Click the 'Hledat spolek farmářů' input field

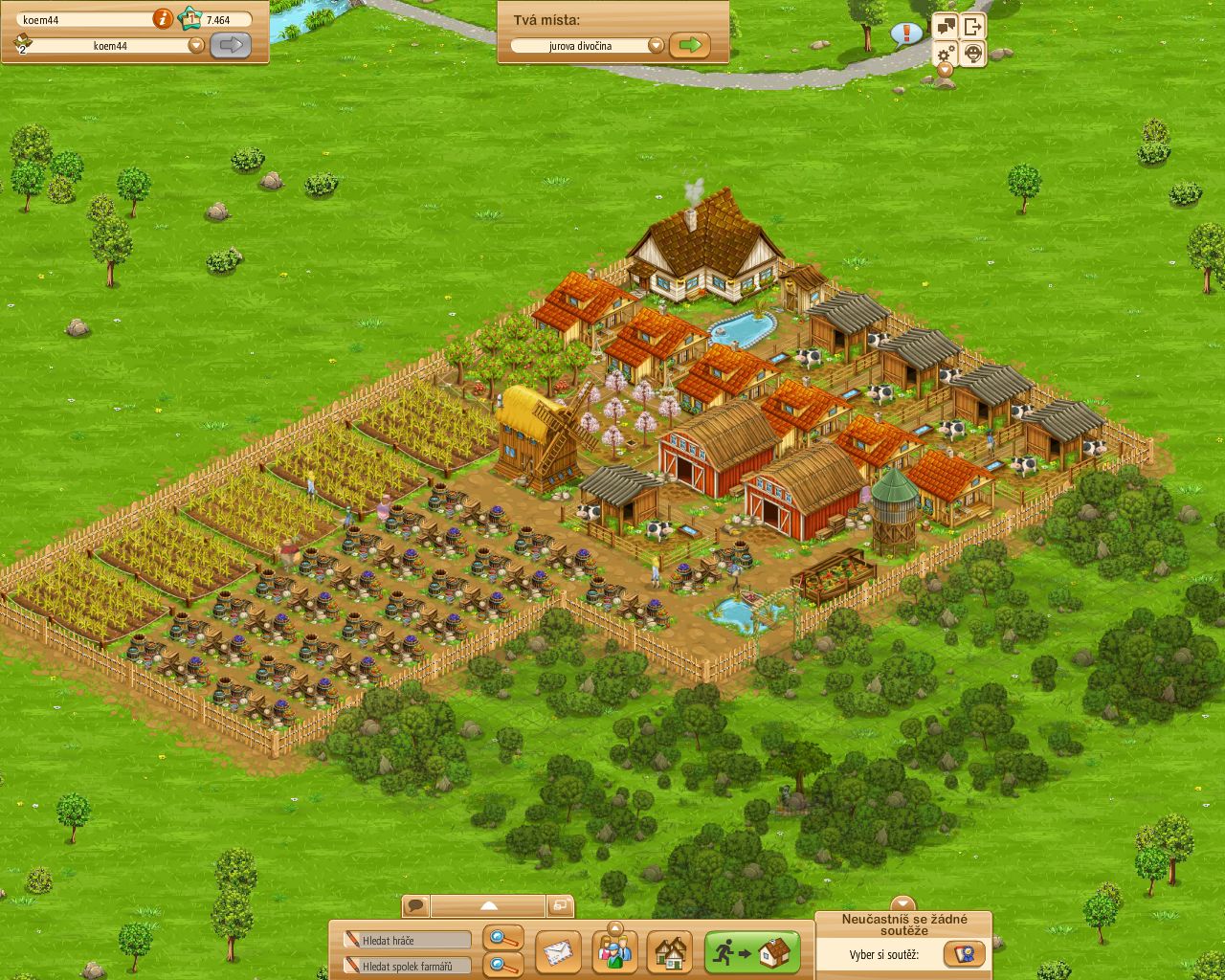click(x=407, y=965)
